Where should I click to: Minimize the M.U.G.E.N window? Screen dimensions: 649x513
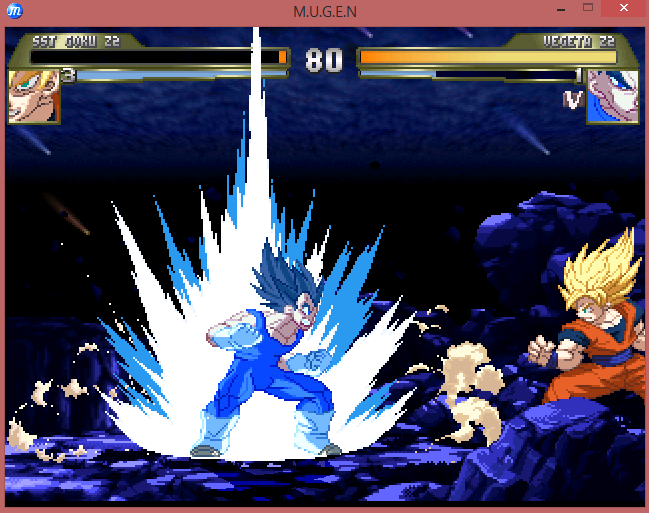point(558,8)
